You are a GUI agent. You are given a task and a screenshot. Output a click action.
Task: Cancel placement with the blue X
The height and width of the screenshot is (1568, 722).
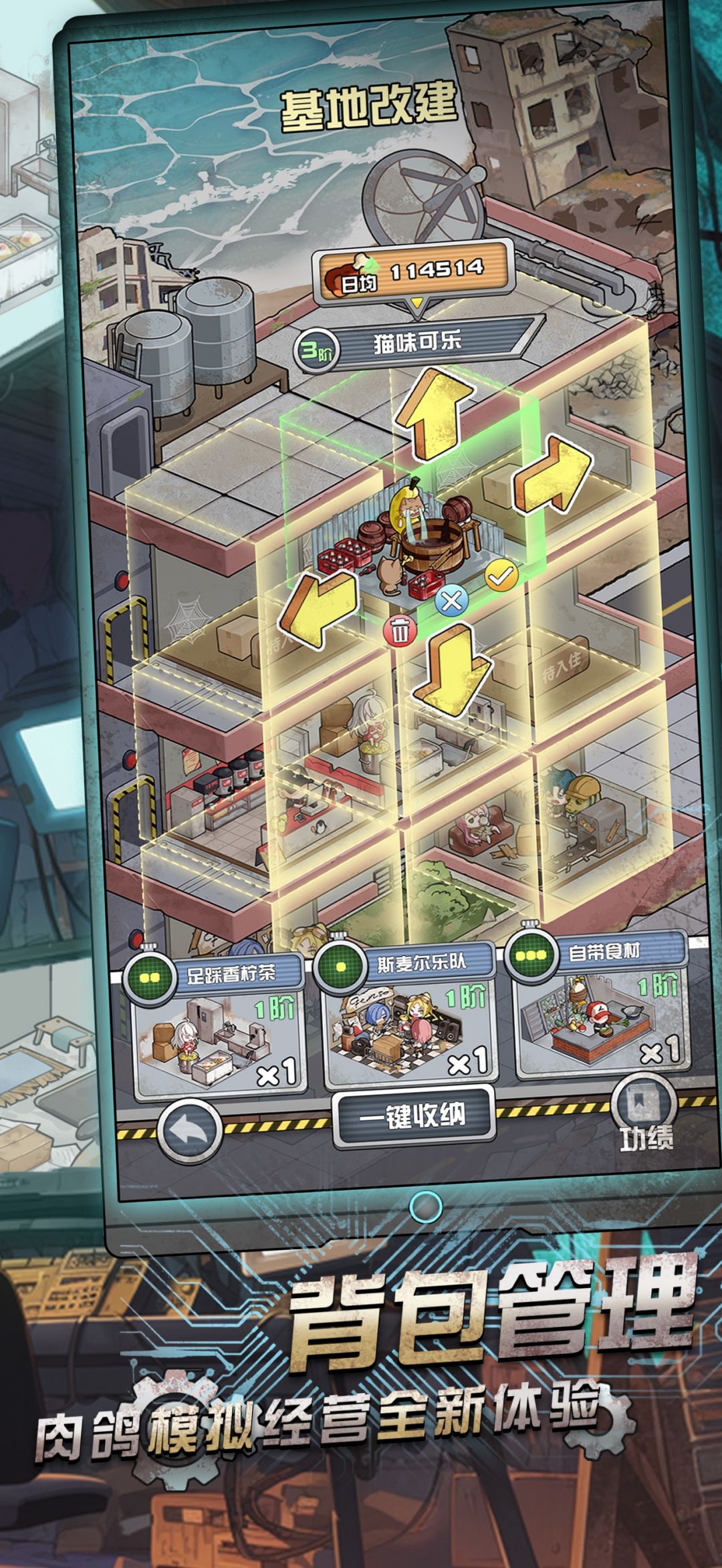pyautogui.click(x=452, y=600)
